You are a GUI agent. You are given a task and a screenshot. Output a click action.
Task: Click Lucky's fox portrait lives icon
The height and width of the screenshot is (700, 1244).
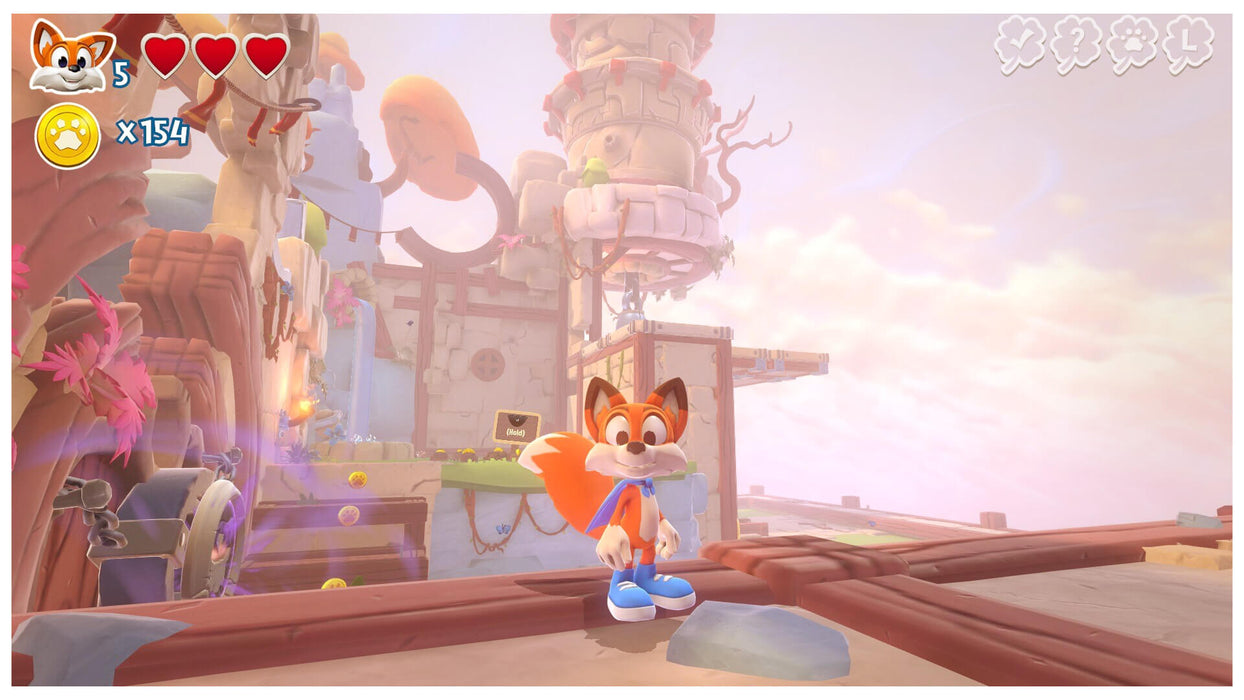coord(71,56)
